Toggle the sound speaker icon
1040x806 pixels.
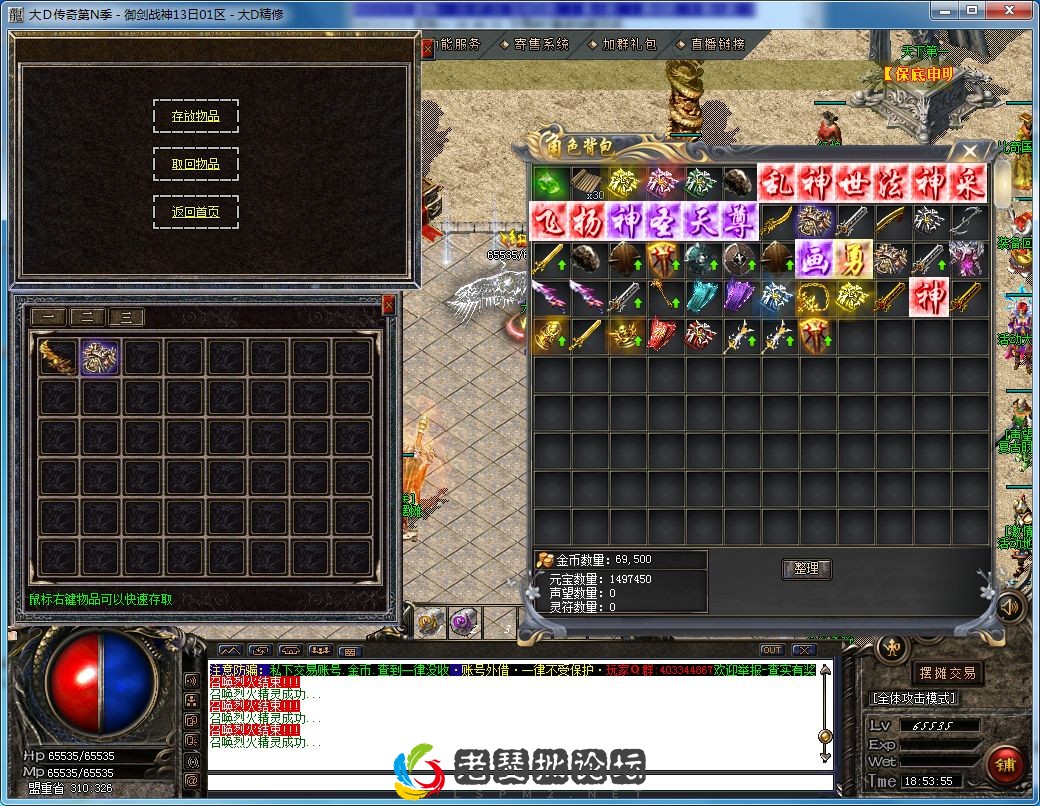coord(1010,606)
